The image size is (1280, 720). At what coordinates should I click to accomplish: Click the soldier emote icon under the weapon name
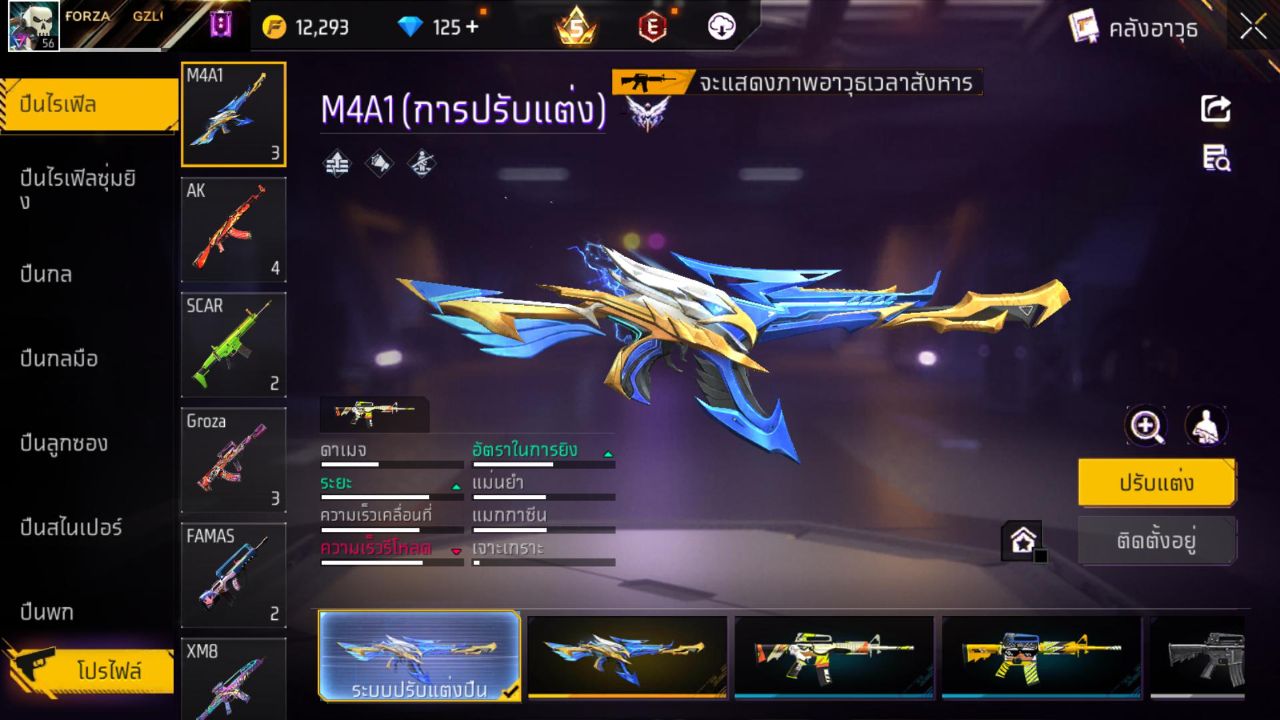(x=419, y=163)
